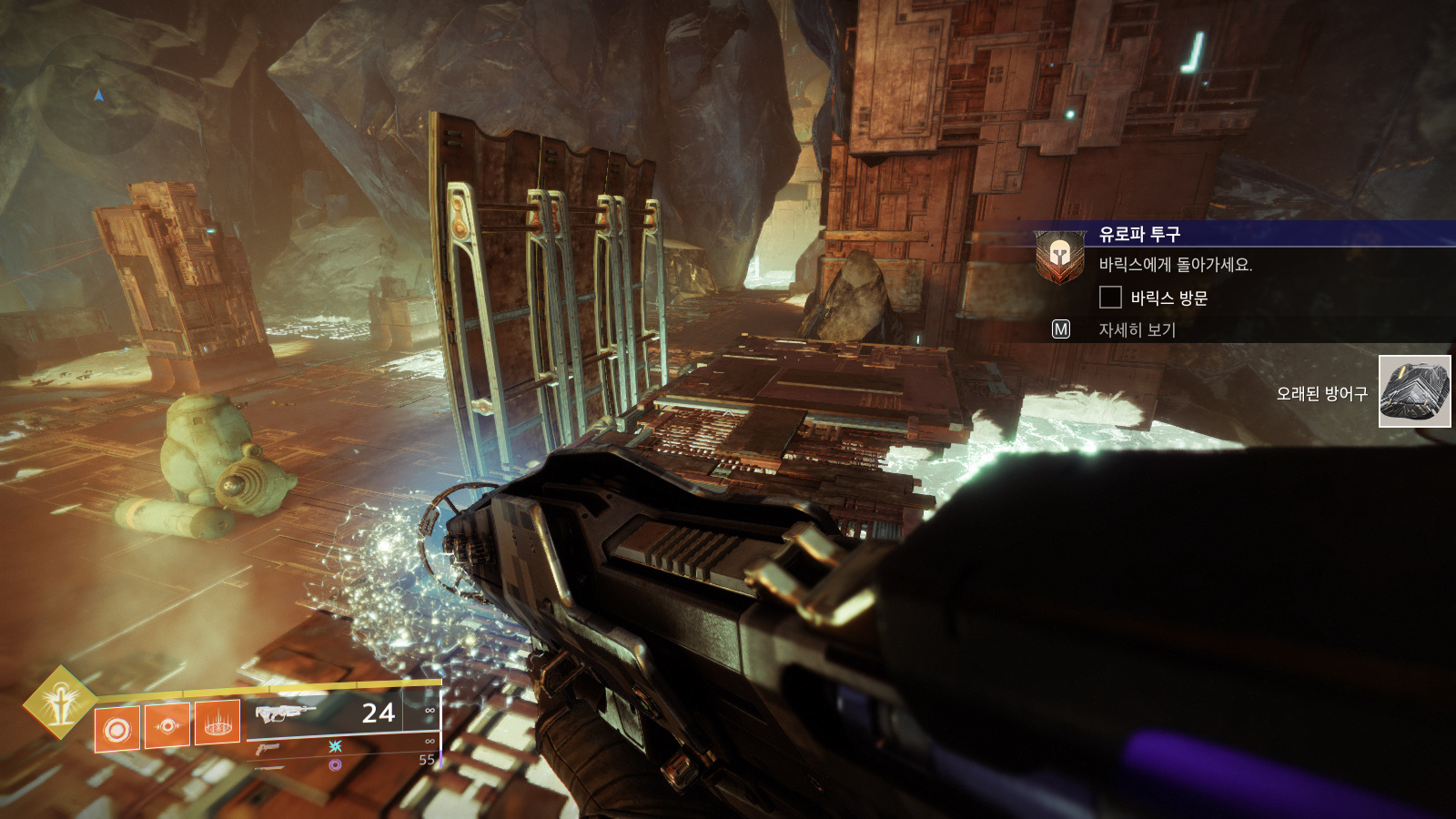The image size is (1456, 819).
Task: Activate the grenade ability with ring symbol
Action: pyautogui.click(x=117, y=728)
